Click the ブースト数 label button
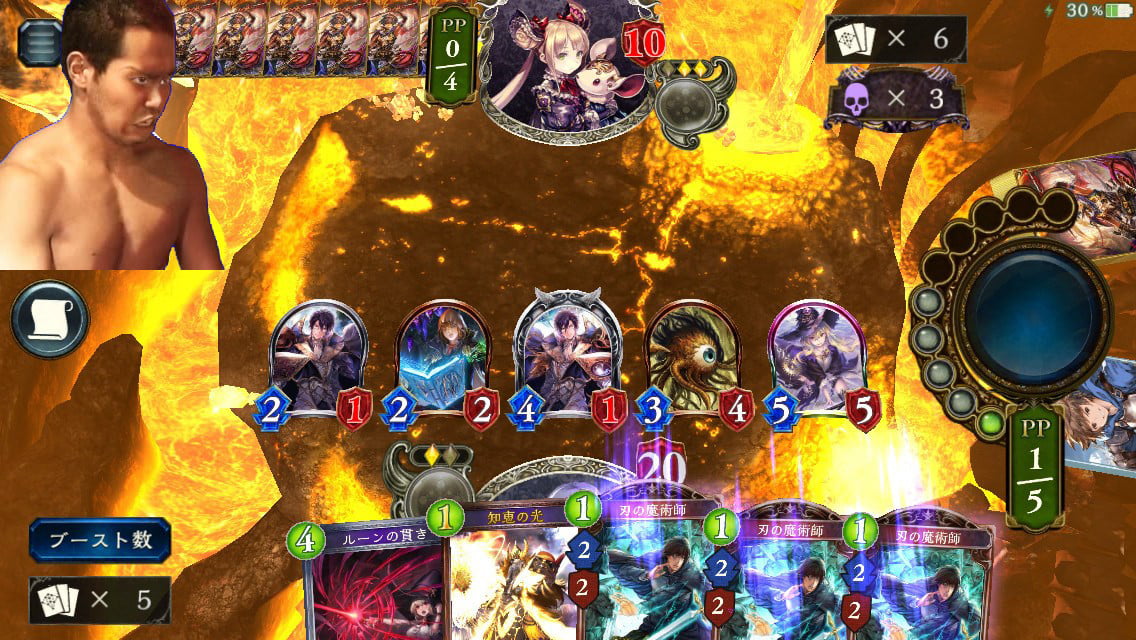The width and height of the screenshot is (1136, 640). pyautogui.click(x=99, y=540)
